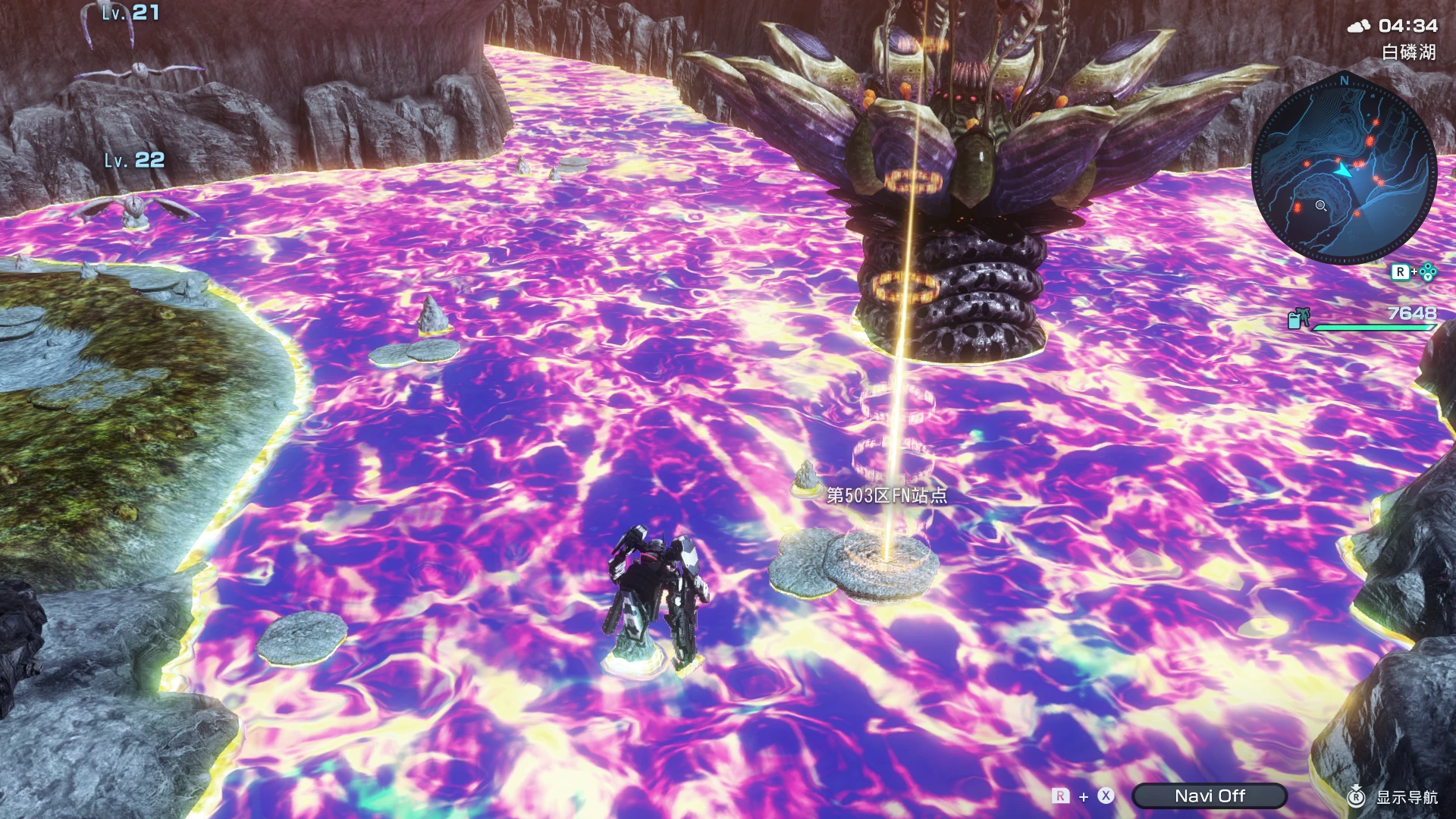Select the X button icon in the bottom prompt

point(1105,795)
